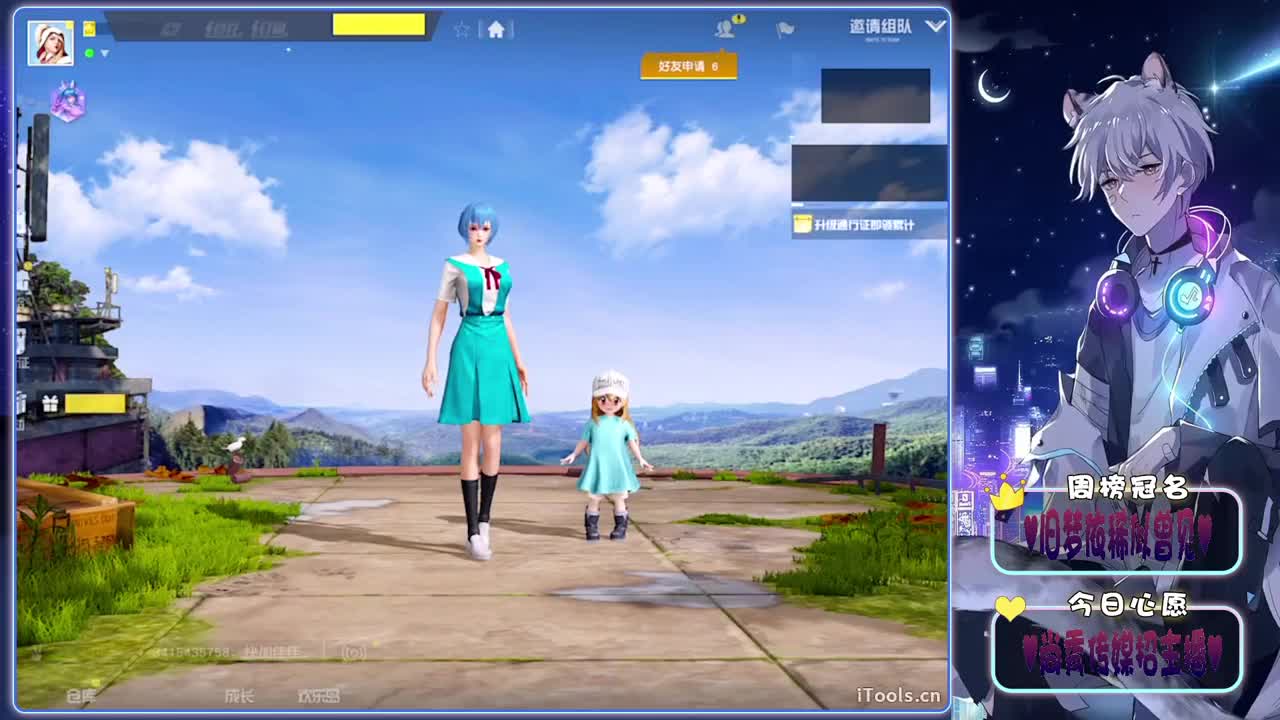
Task: Click the yellow crown badge beside 周榜冠名
Action: click(1005, 496)
